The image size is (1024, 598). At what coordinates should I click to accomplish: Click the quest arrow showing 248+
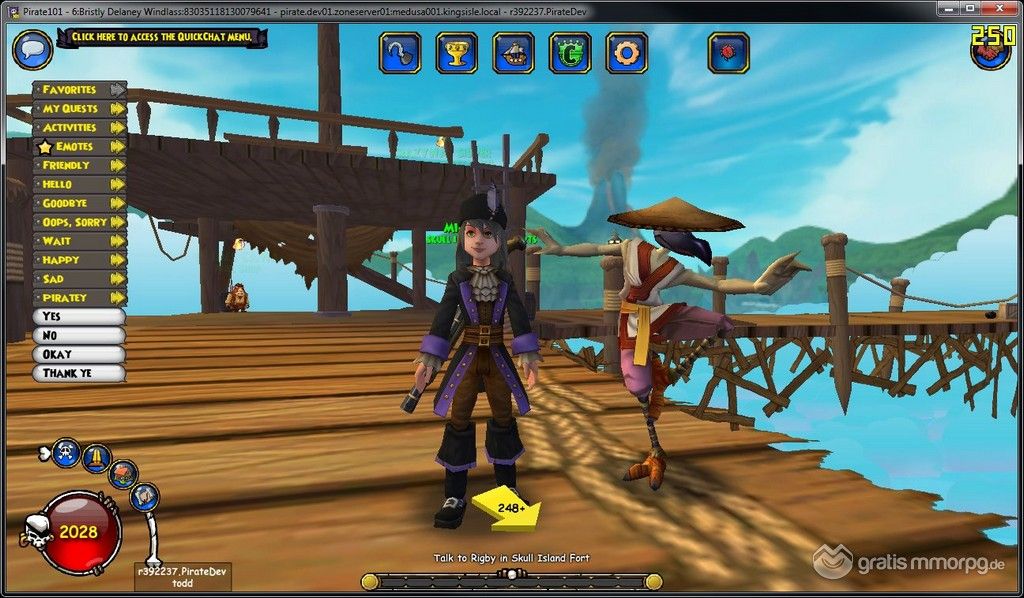[x=508, y=508]
